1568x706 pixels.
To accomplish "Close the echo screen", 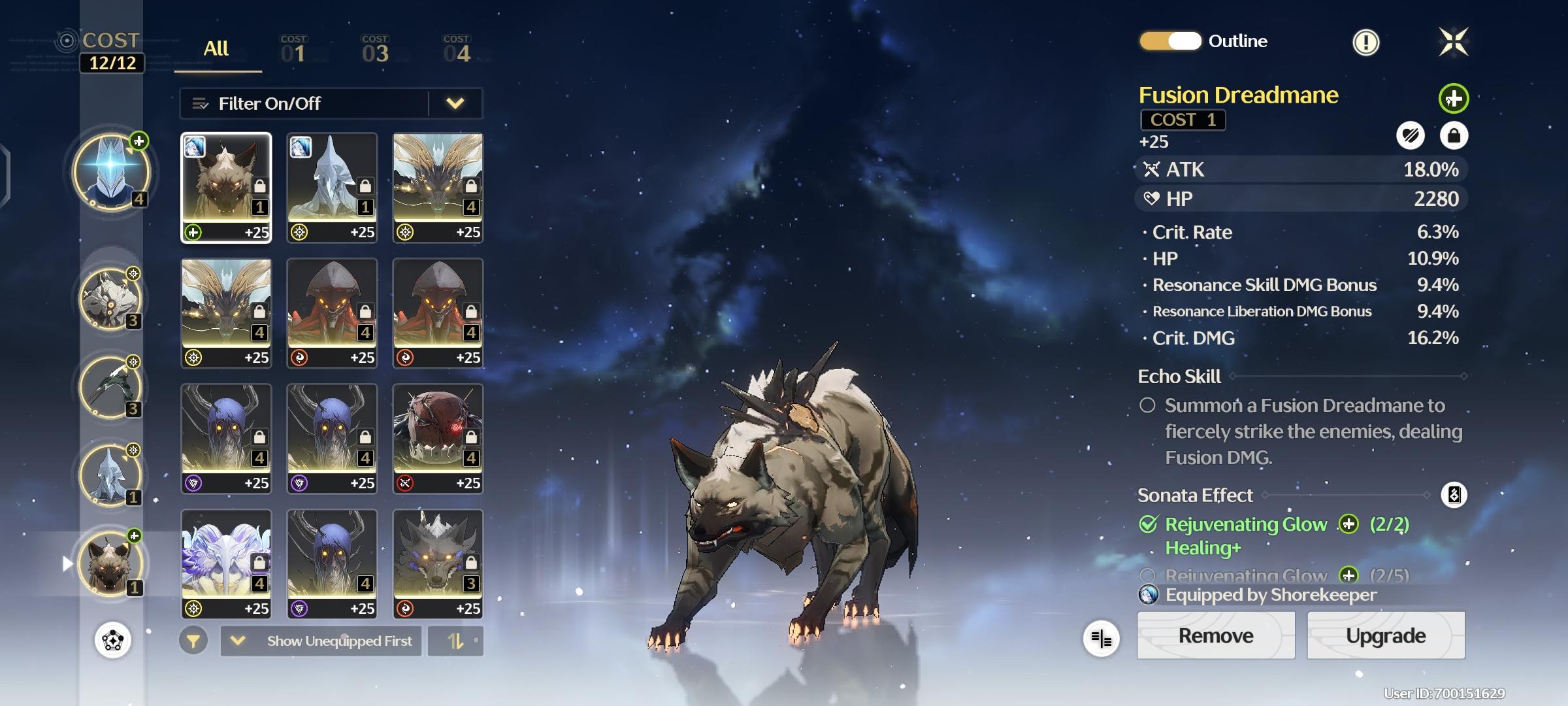I will (x=1453, y=42).
